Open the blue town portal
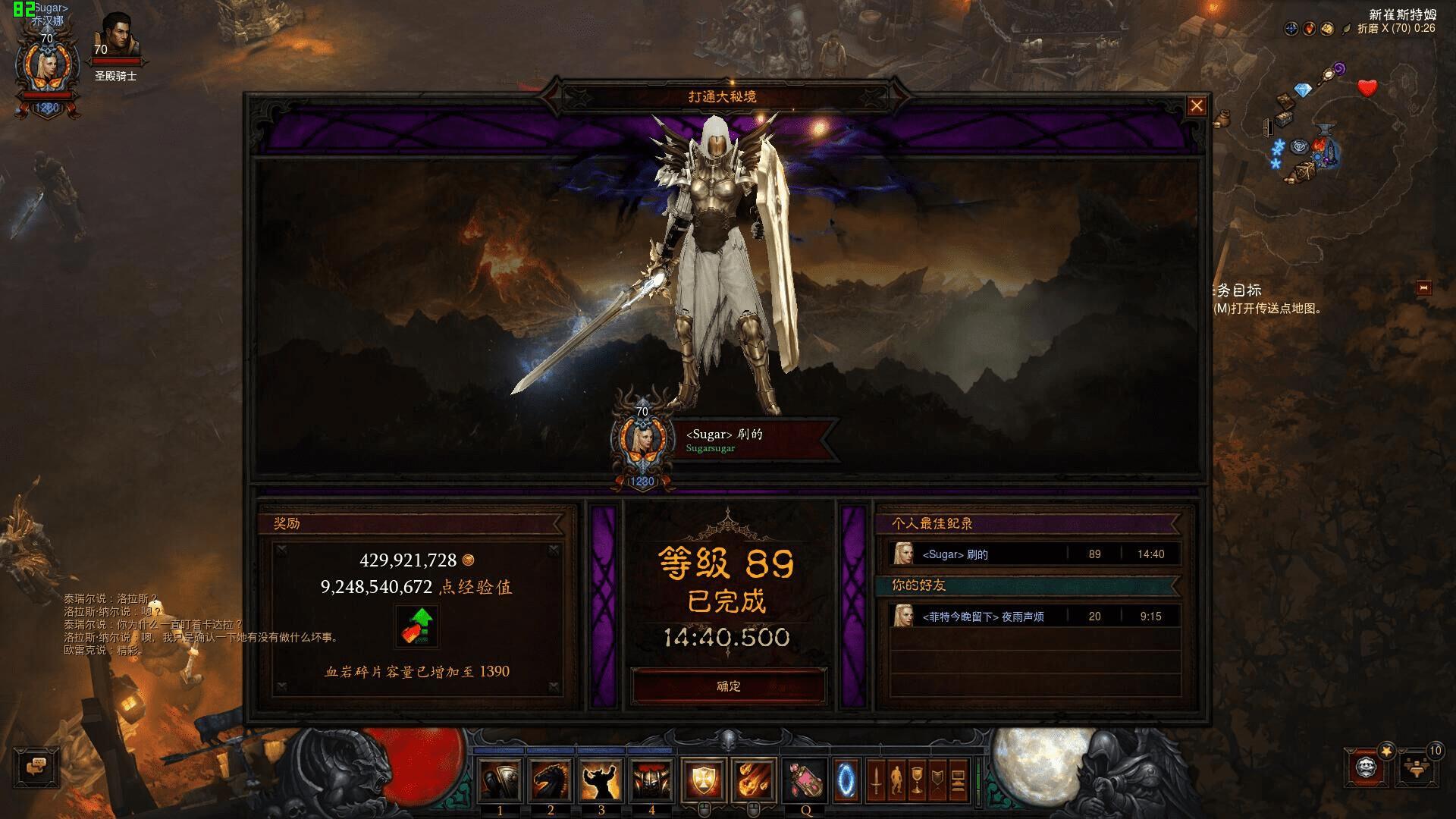The width and height of the screenshot is (1456, 819). pyautogui.click(x=846, y=780)
